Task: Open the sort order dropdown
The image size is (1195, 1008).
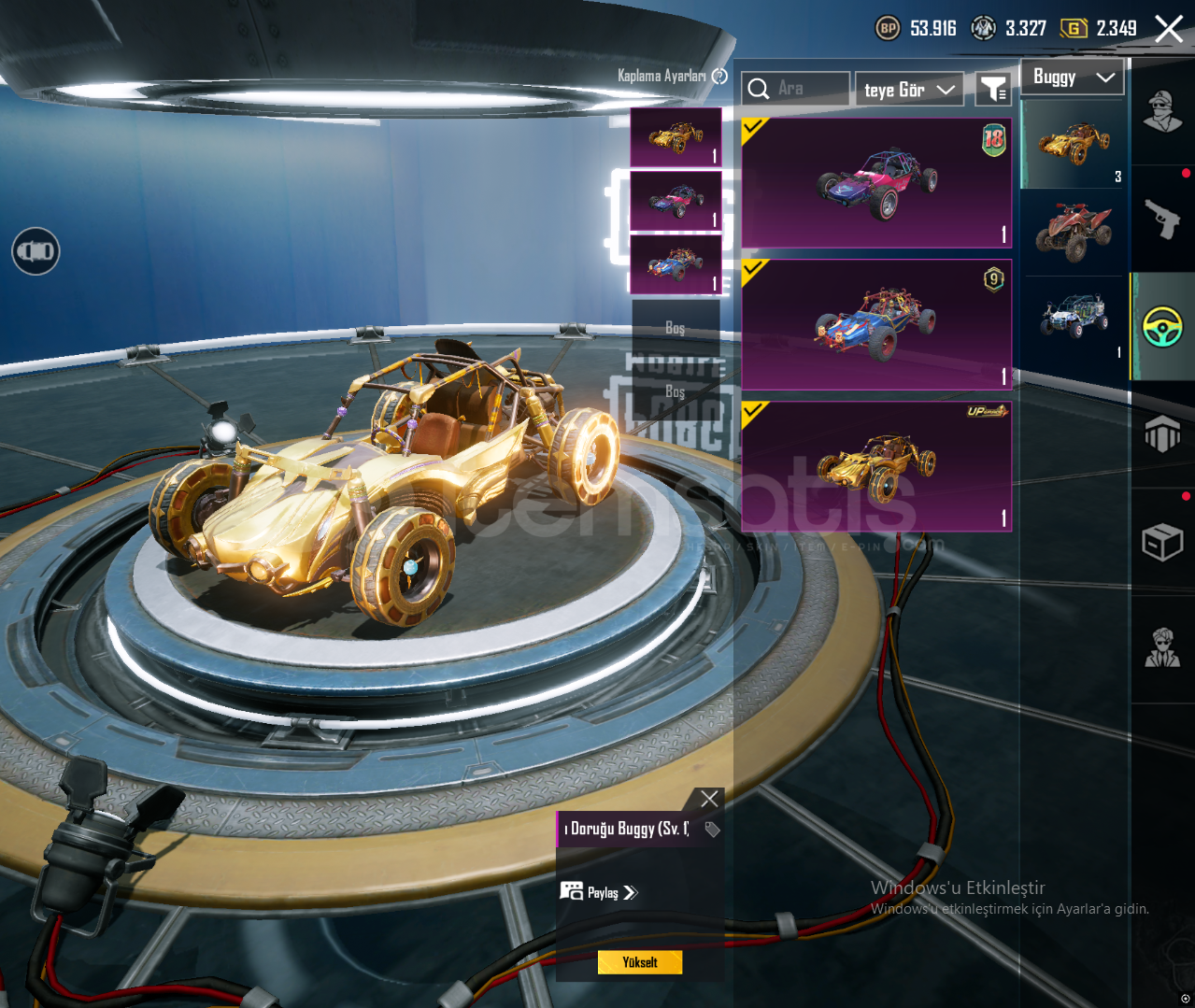Action: (909, 90)
